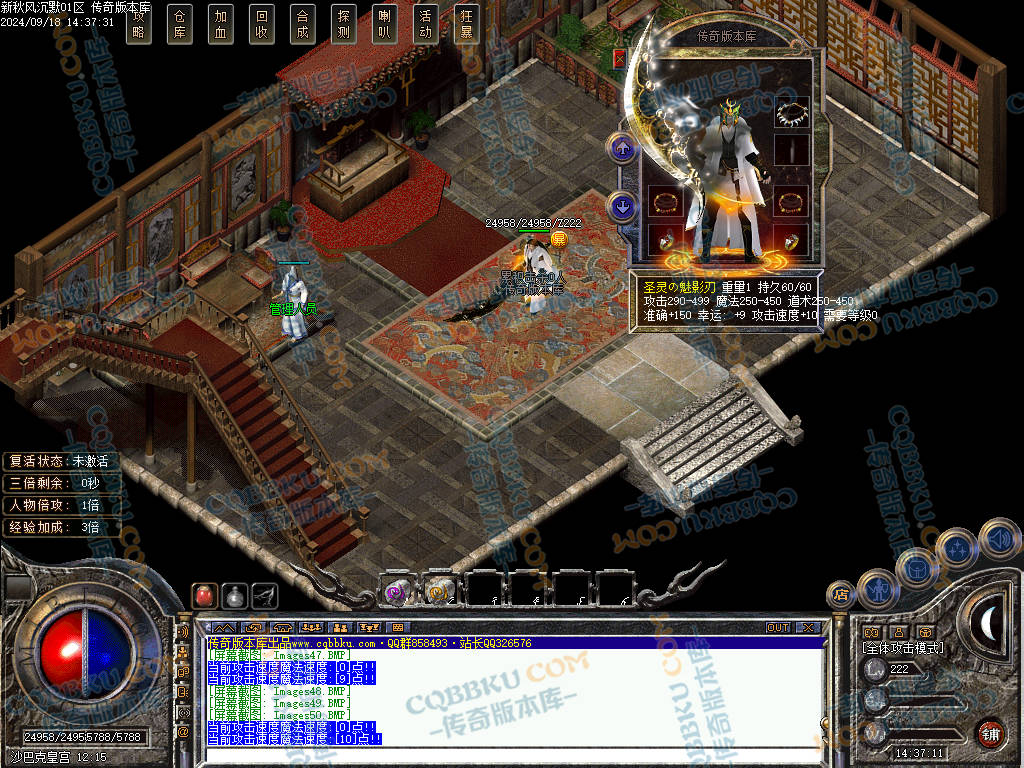Open the 回收 recycle button
The width and height of the screenshot is (1024, 768).
[262, 24]
